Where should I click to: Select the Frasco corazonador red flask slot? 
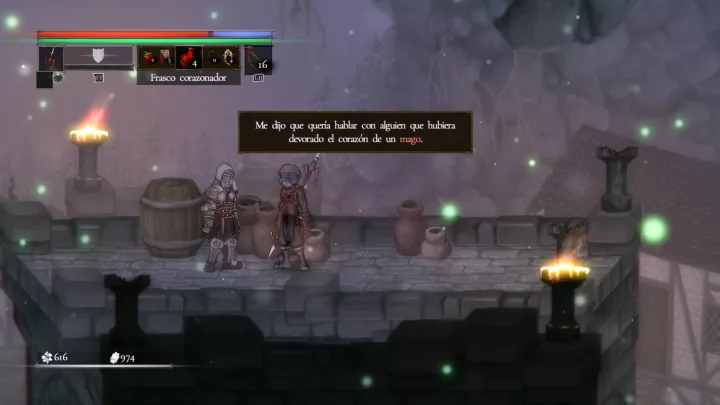[x=188, y=57]
